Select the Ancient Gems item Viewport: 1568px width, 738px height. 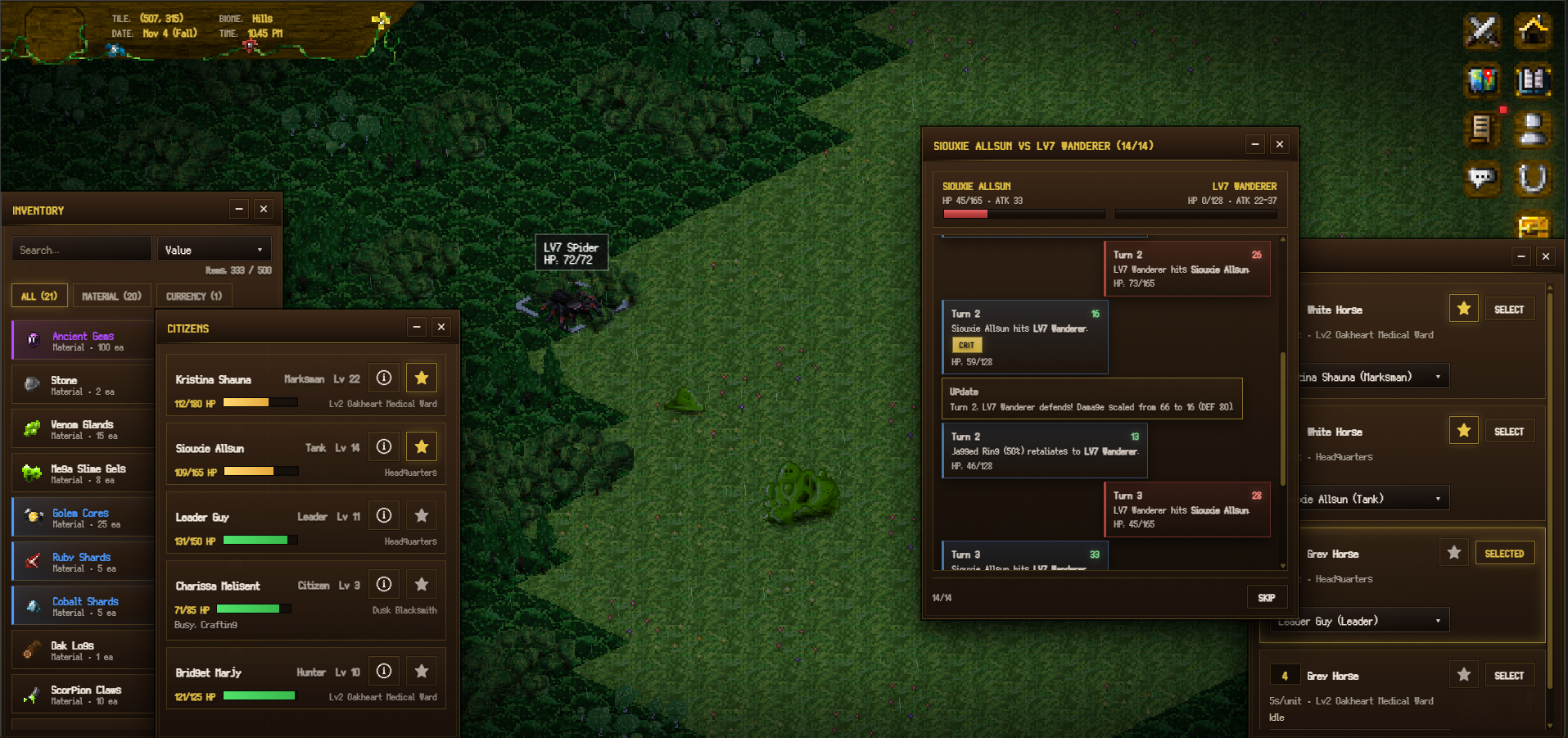click(x=83, y=341)
